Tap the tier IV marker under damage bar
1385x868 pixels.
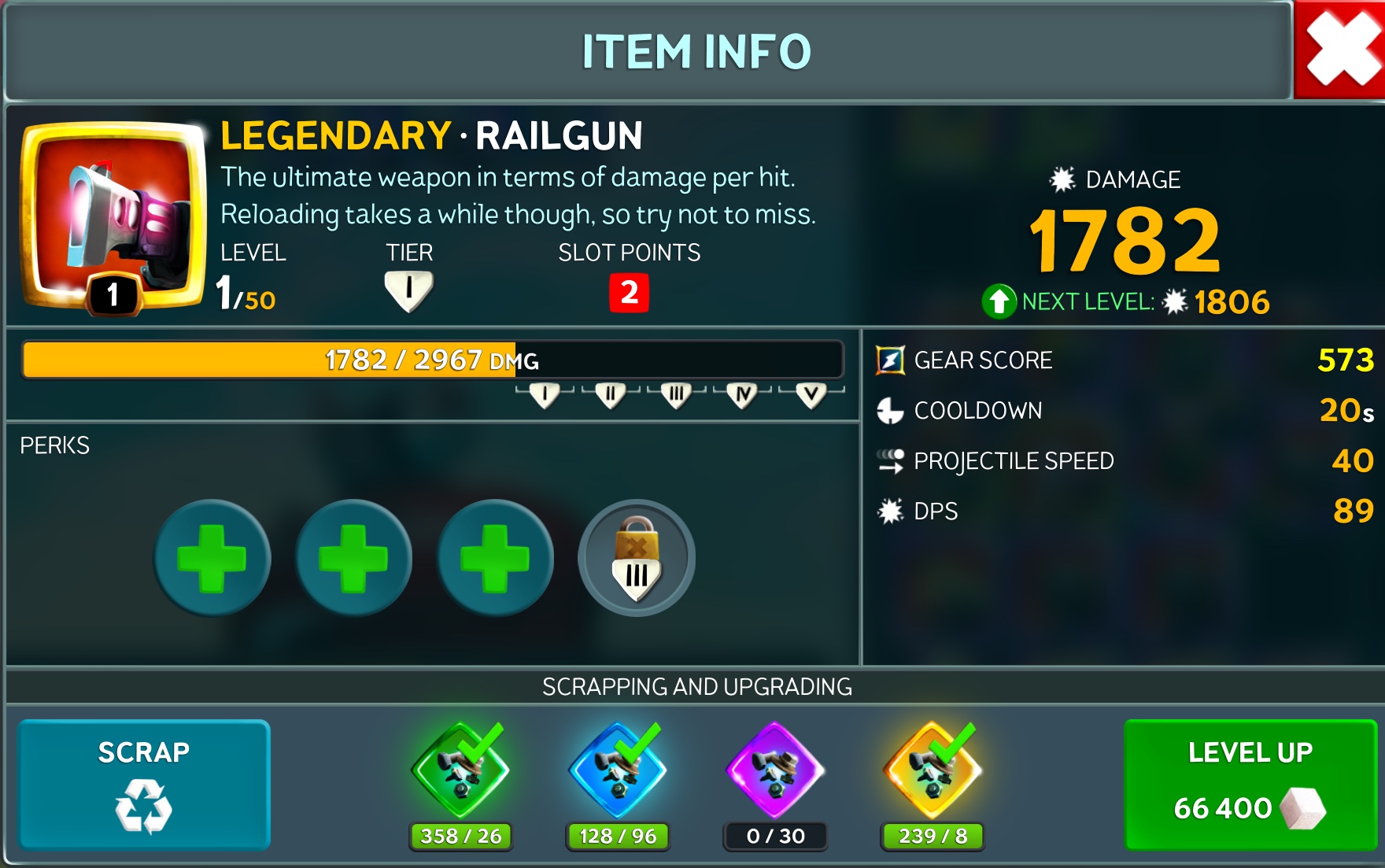pyautogui.click(x=742, y=394)
